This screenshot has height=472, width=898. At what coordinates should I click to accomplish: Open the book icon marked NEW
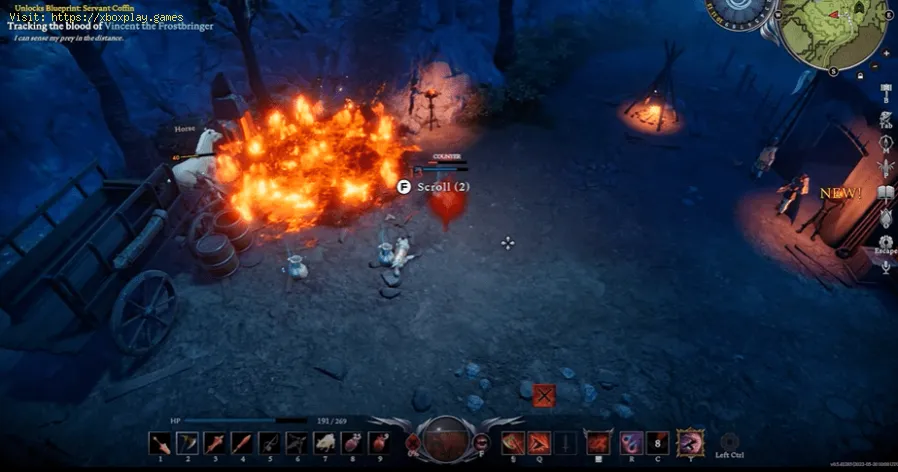(886, 193)
